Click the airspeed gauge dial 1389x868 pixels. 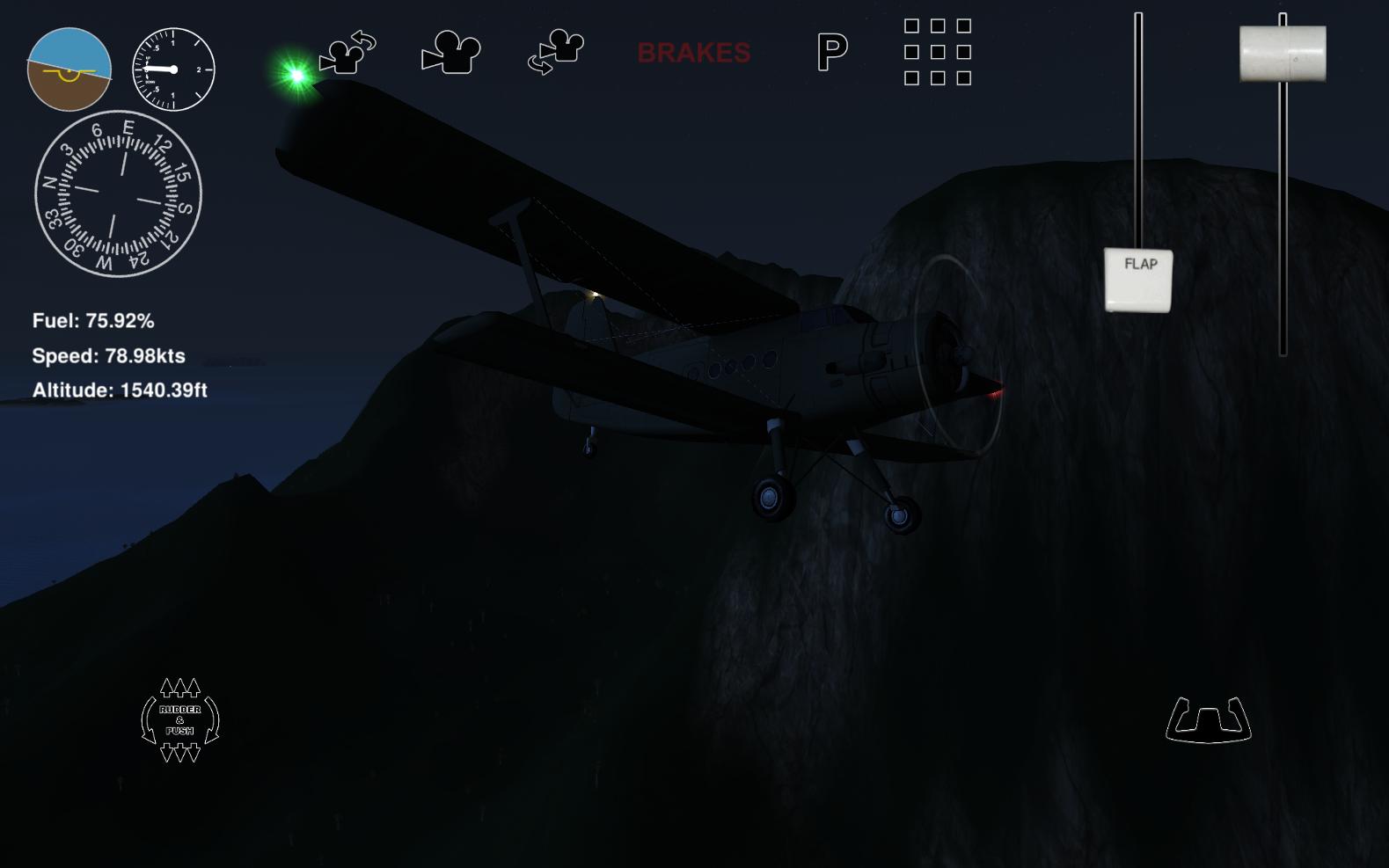click(172, 69)
